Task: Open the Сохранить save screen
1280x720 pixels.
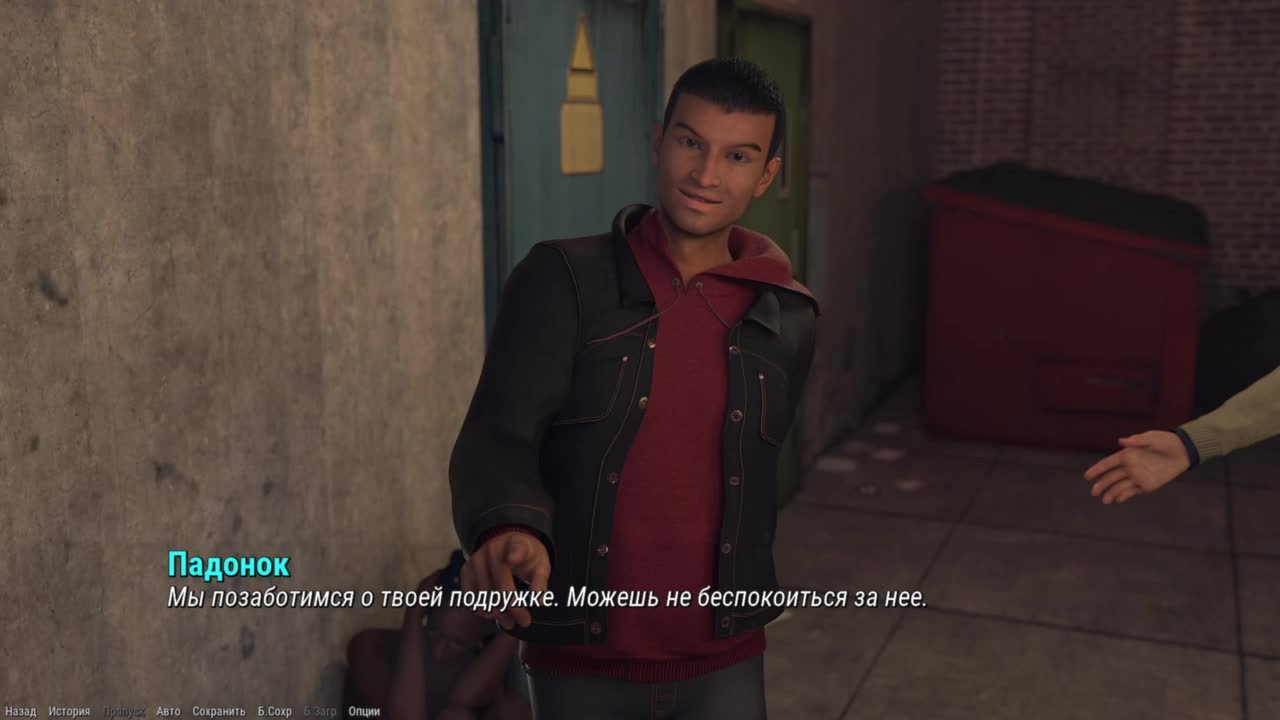Action: click(x=218, y=712)
